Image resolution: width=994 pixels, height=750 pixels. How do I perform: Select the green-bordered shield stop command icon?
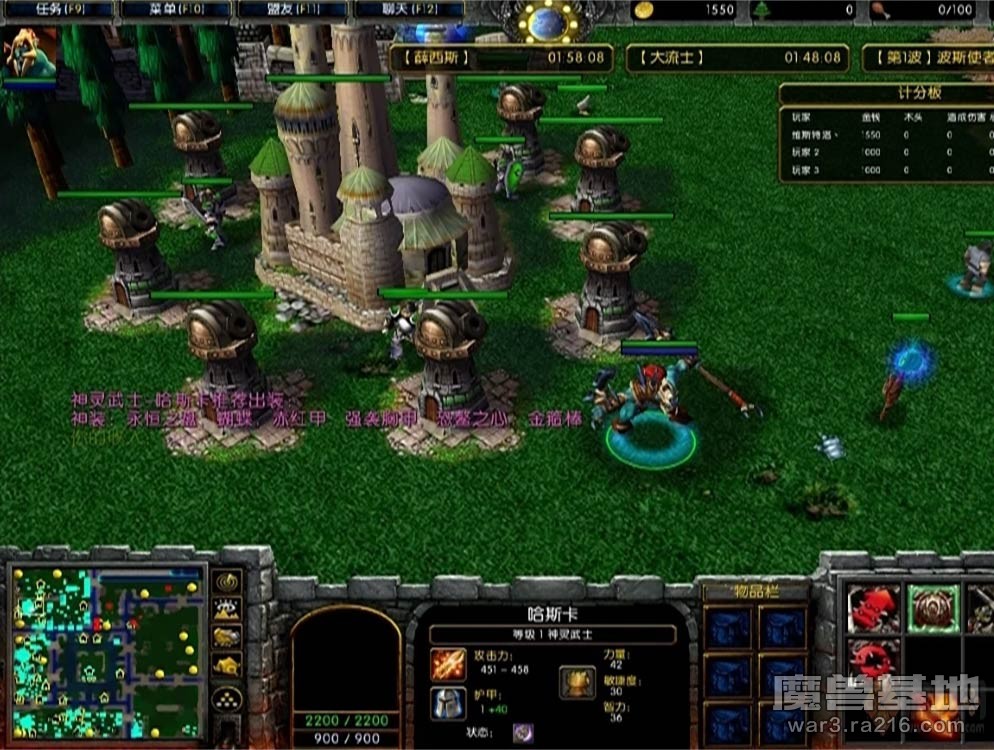coord(933,608)
